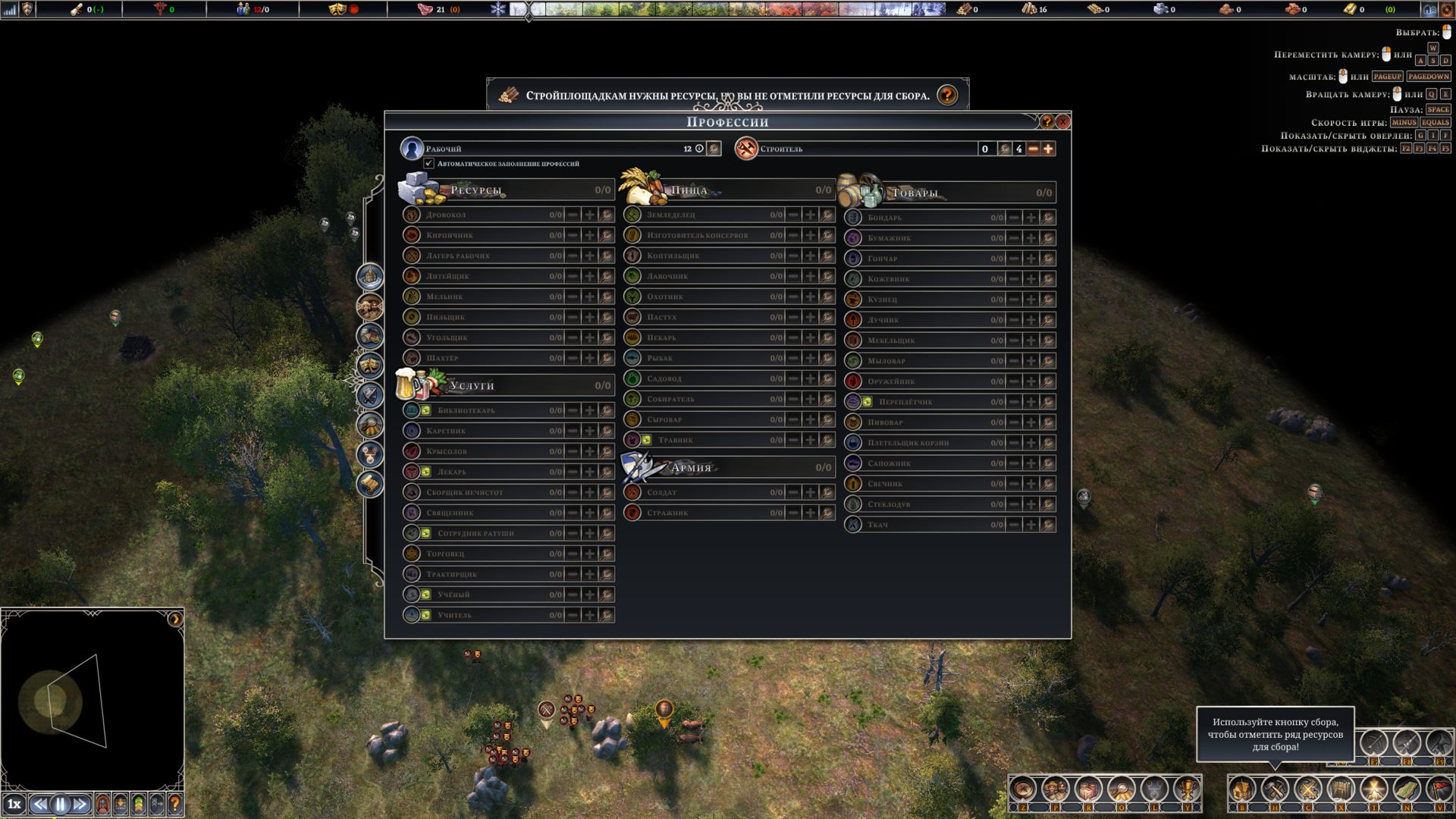1456x819 pixels.
Task: Select the gather resources hammer and pickaxe tool
Action: point(1275,789)
